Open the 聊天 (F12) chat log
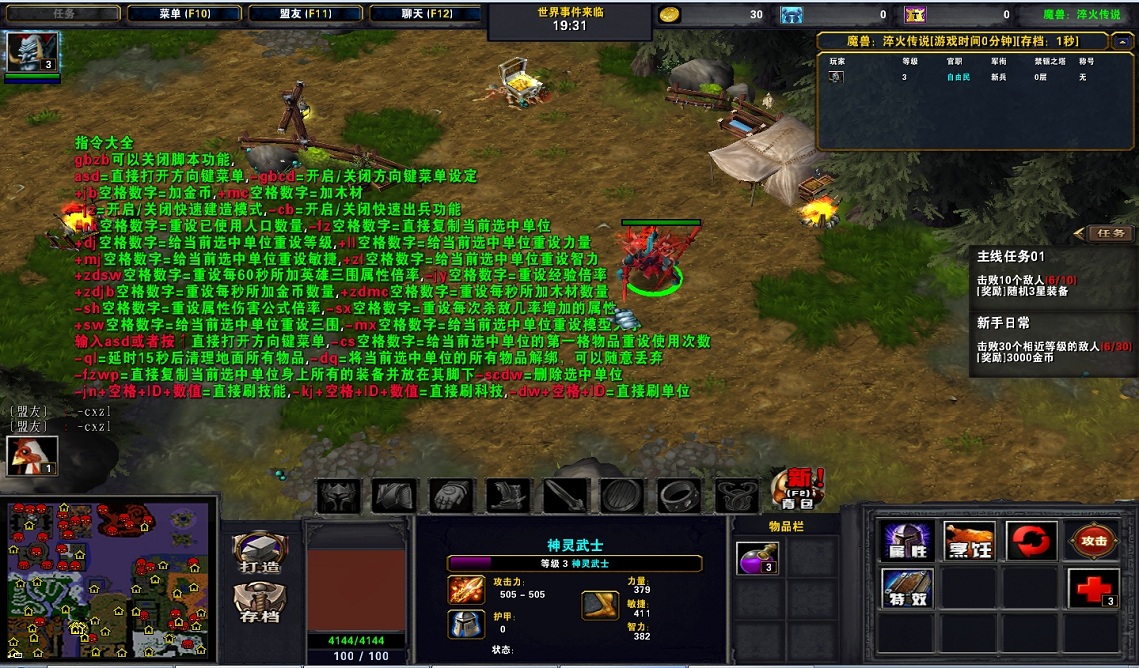Image resolution: width=1139 pixels, height=668 pixels. (x=425, y=14)
